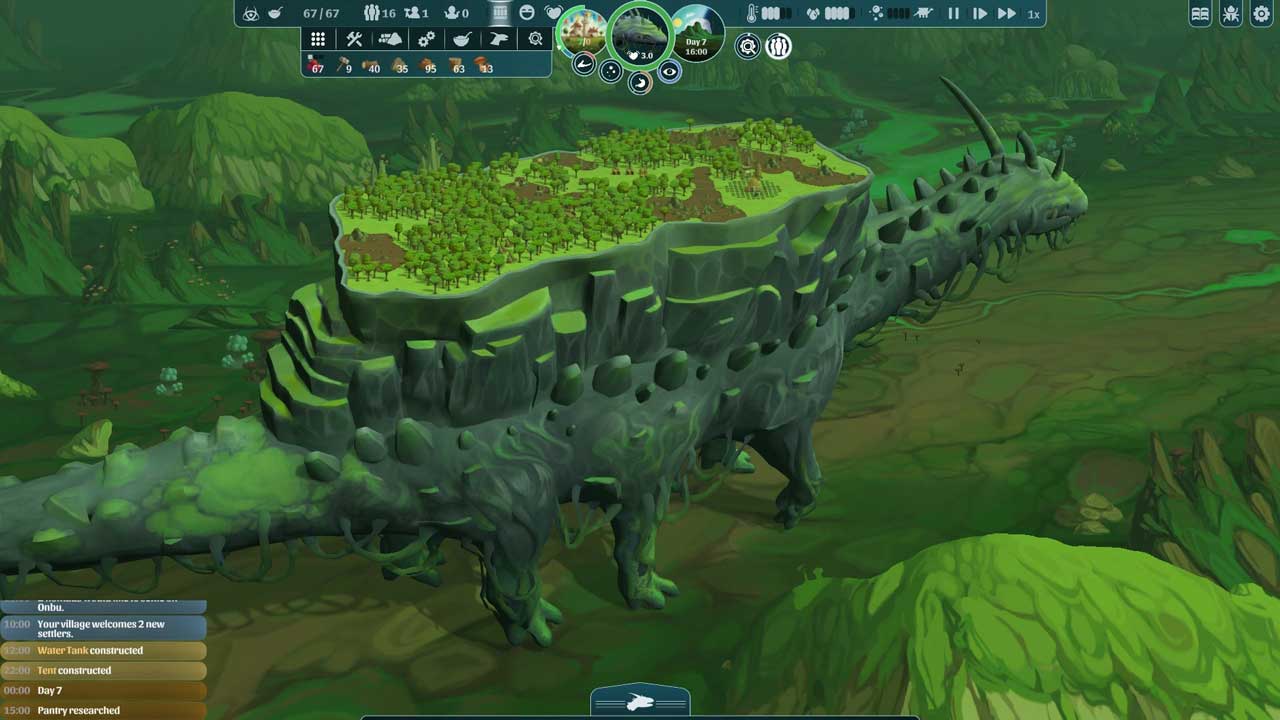Viewport: 1280px width, 720px height.
Task: Choose the gears production category
Action: [x=427, y=39]
